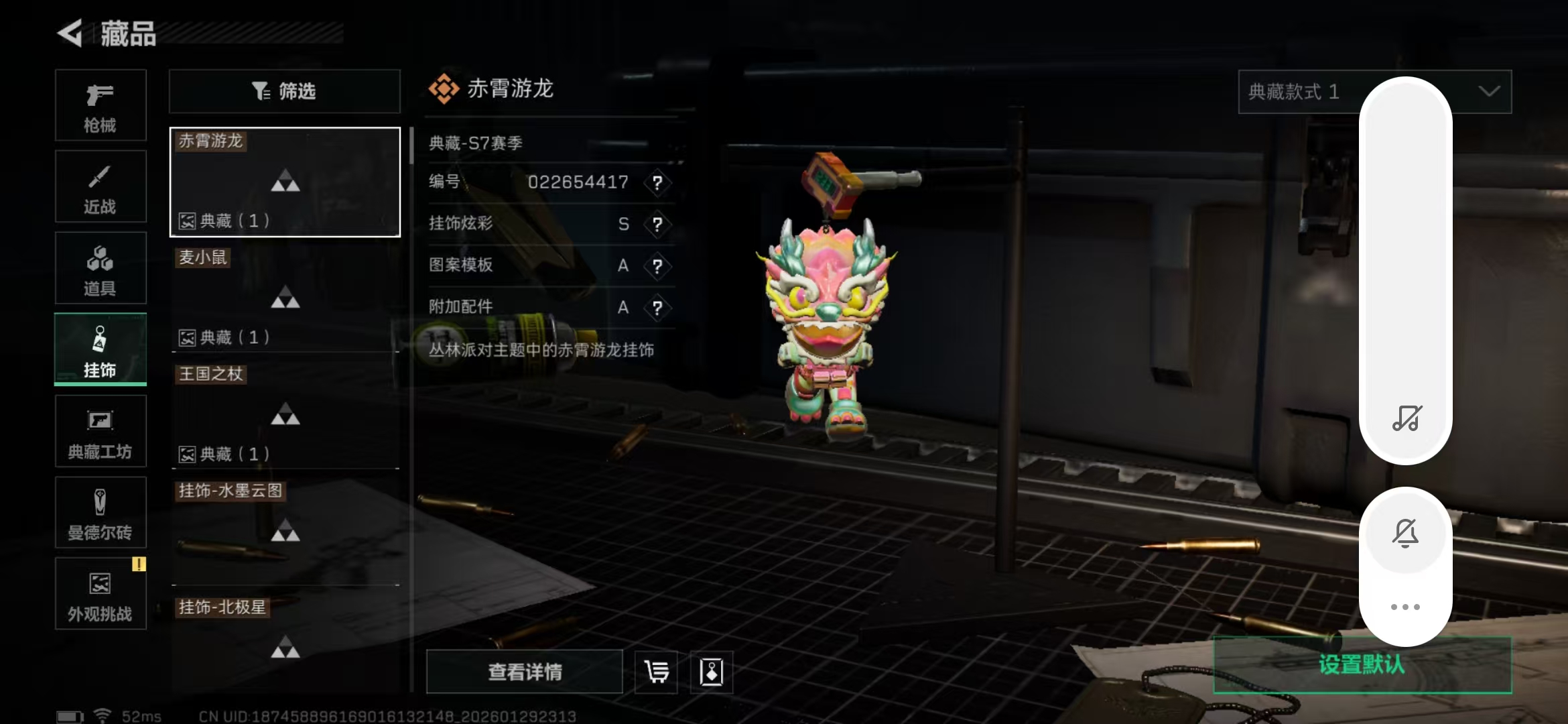Switch to the 挂饰 pendant tab

pyautogui.click(x=101, y=349)
